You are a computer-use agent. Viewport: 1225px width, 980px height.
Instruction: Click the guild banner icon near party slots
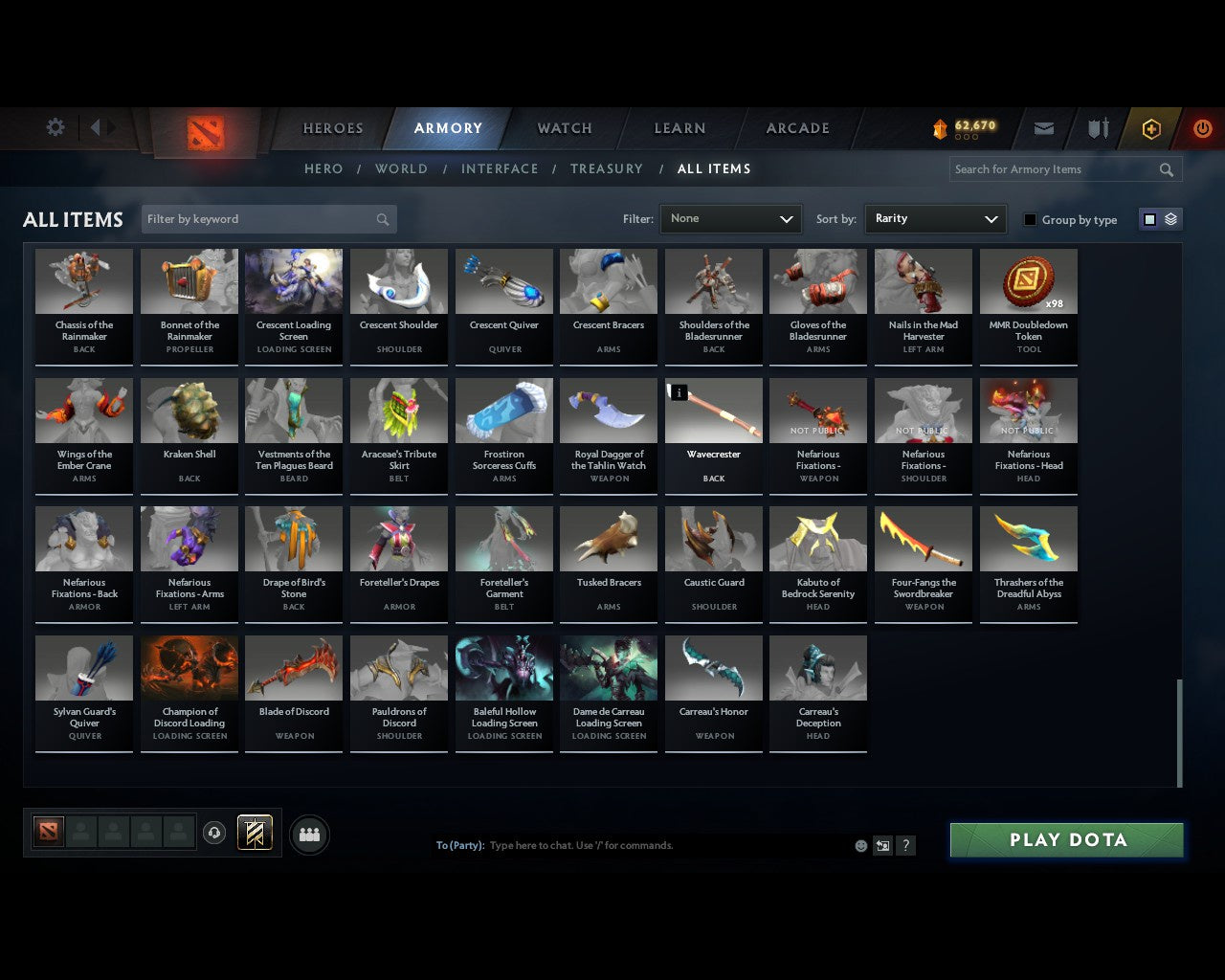click(x=254, y=832)
